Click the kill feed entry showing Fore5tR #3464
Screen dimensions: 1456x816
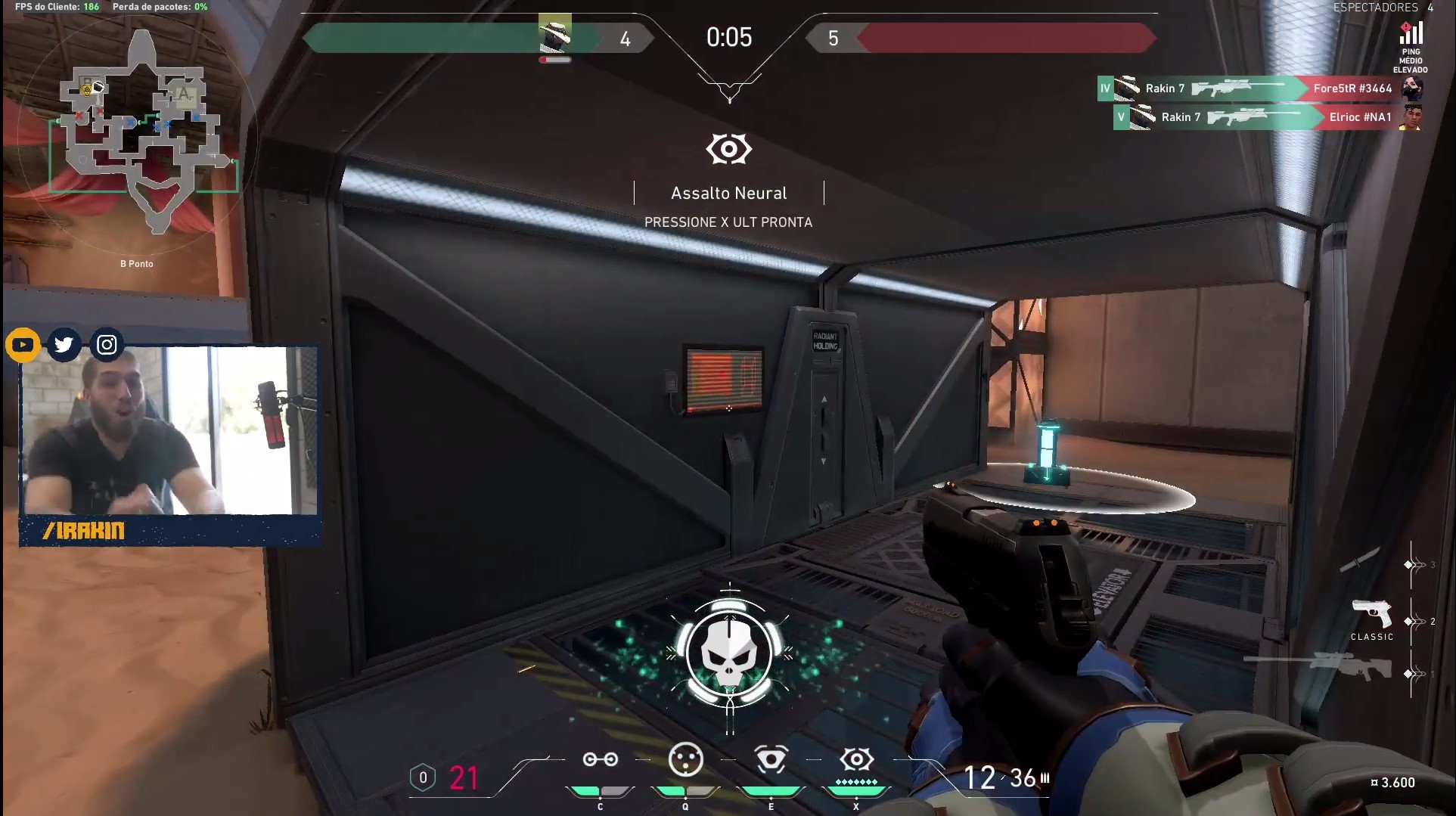point(1352,88)
